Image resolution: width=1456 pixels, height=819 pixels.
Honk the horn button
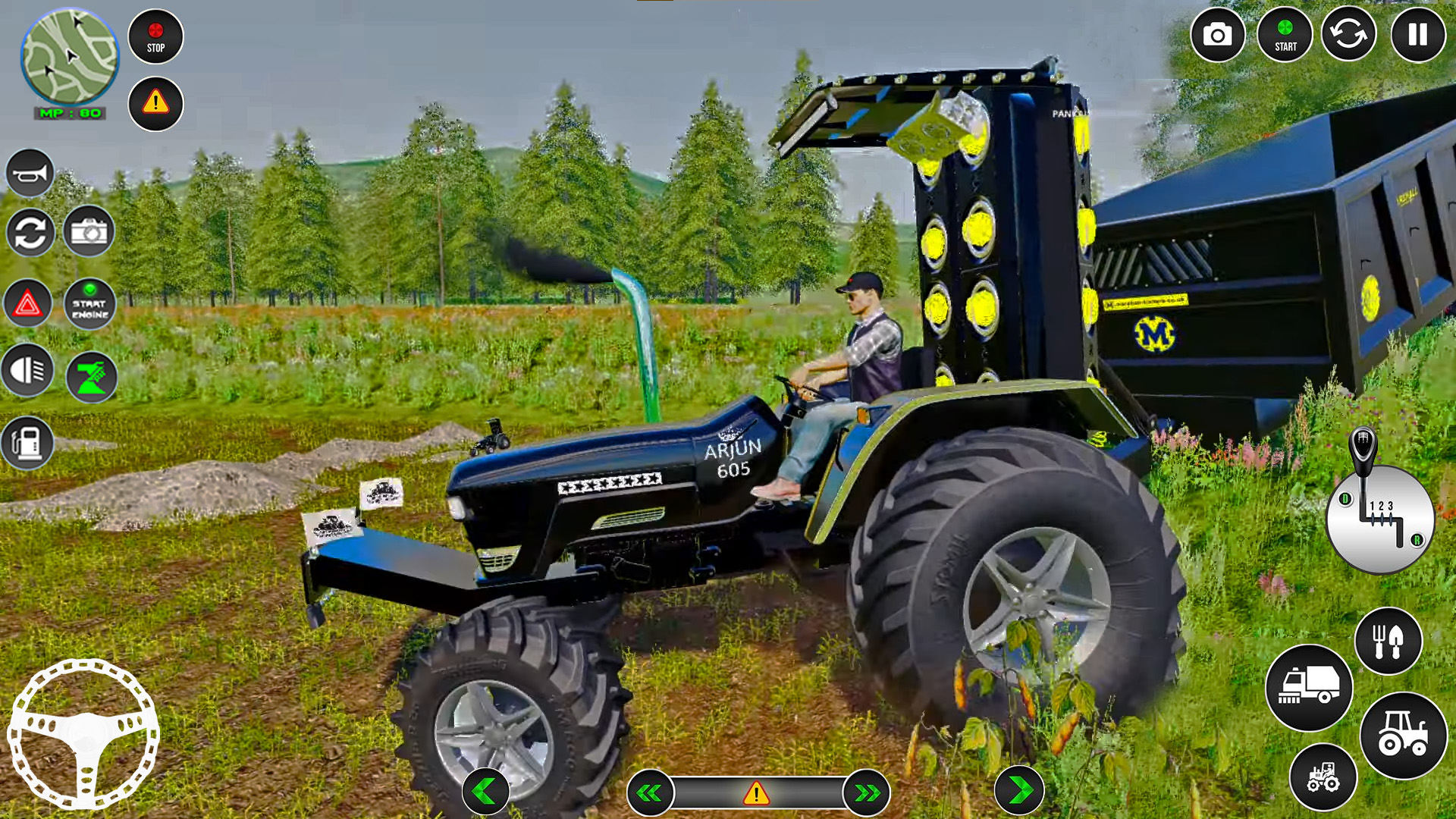[x=30, y=174]
